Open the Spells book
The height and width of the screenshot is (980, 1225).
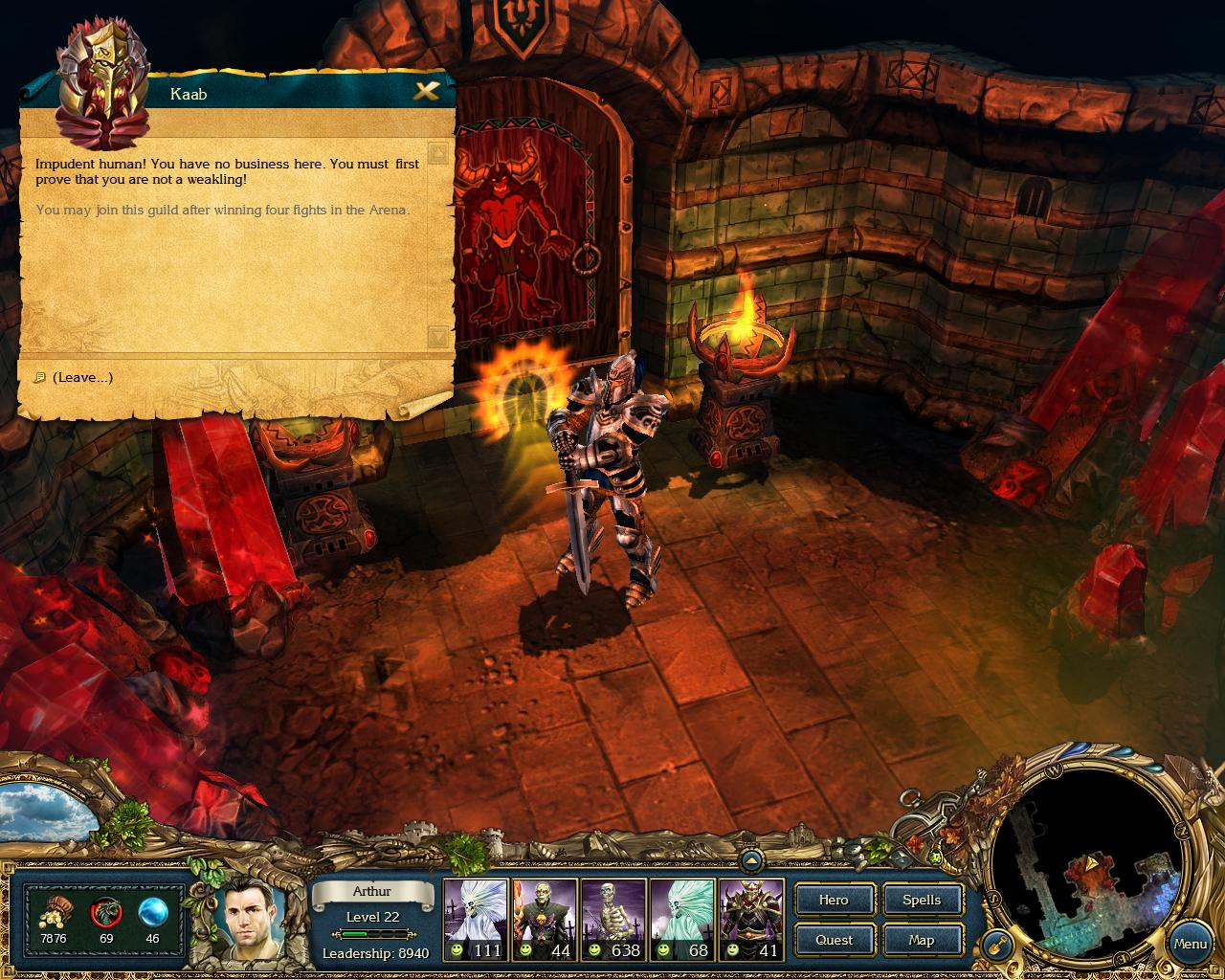point(922,900)
